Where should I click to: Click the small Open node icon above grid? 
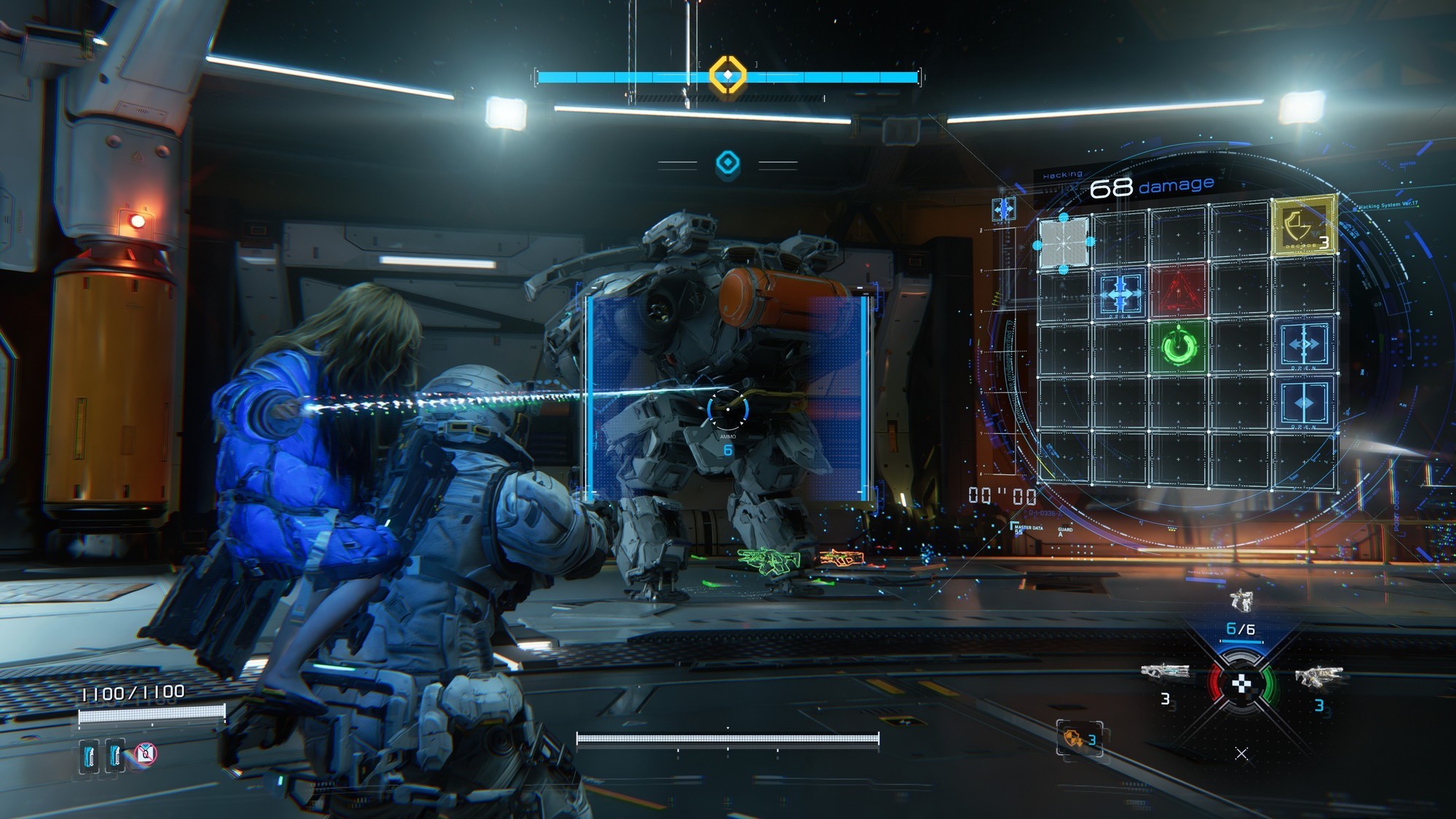tap(1004, 210)
